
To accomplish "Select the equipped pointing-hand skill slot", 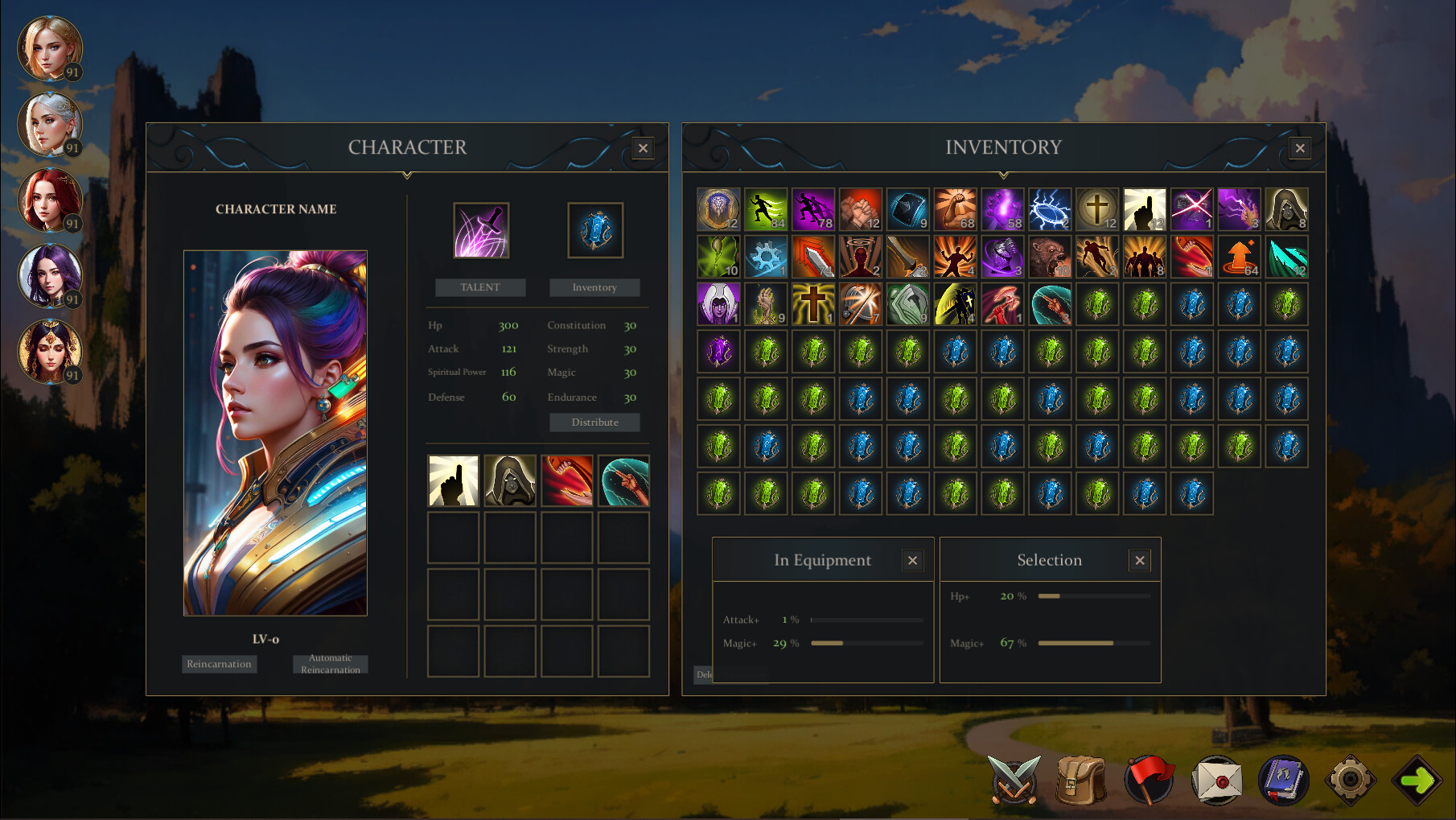I will click(x=453, y=480).
